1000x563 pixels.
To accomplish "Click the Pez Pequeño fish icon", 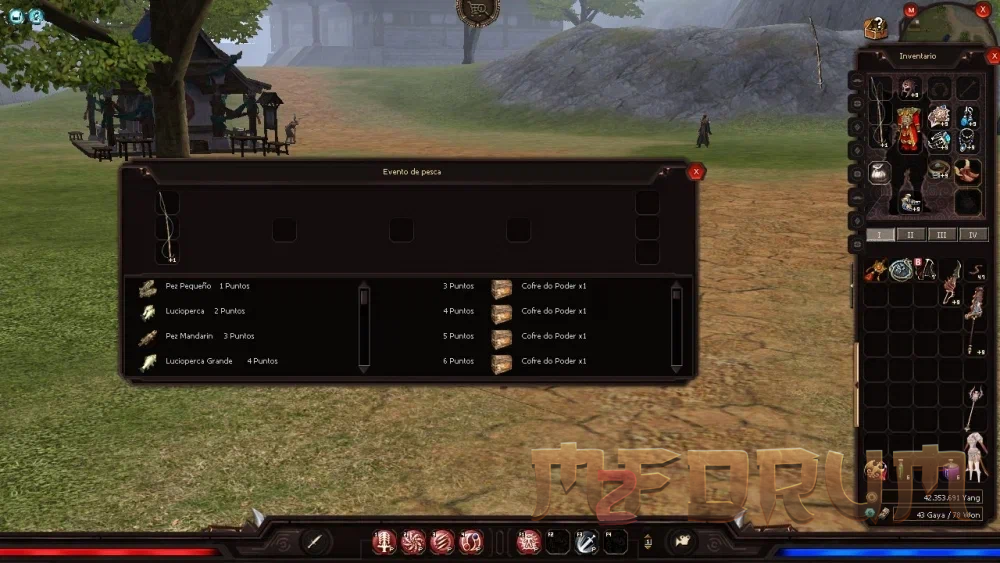I will click(x=148, y=287).
